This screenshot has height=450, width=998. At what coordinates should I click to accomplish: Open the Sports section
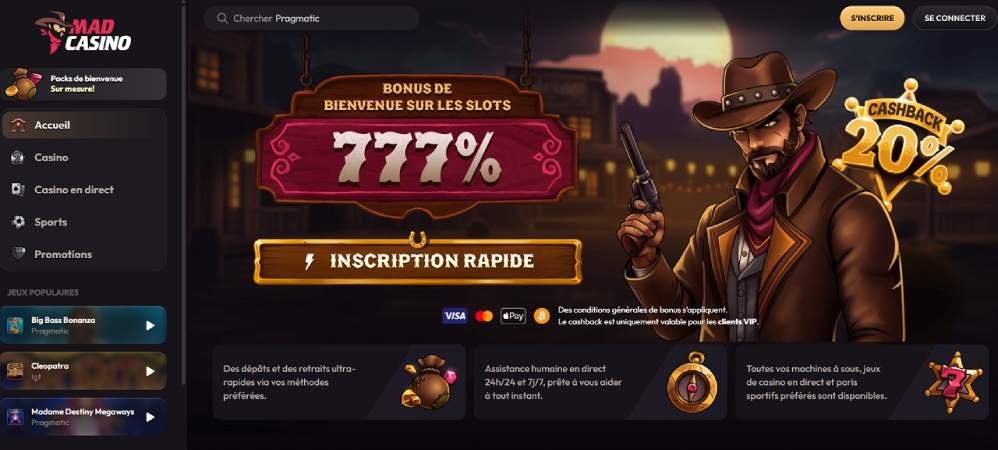[51, 222]
